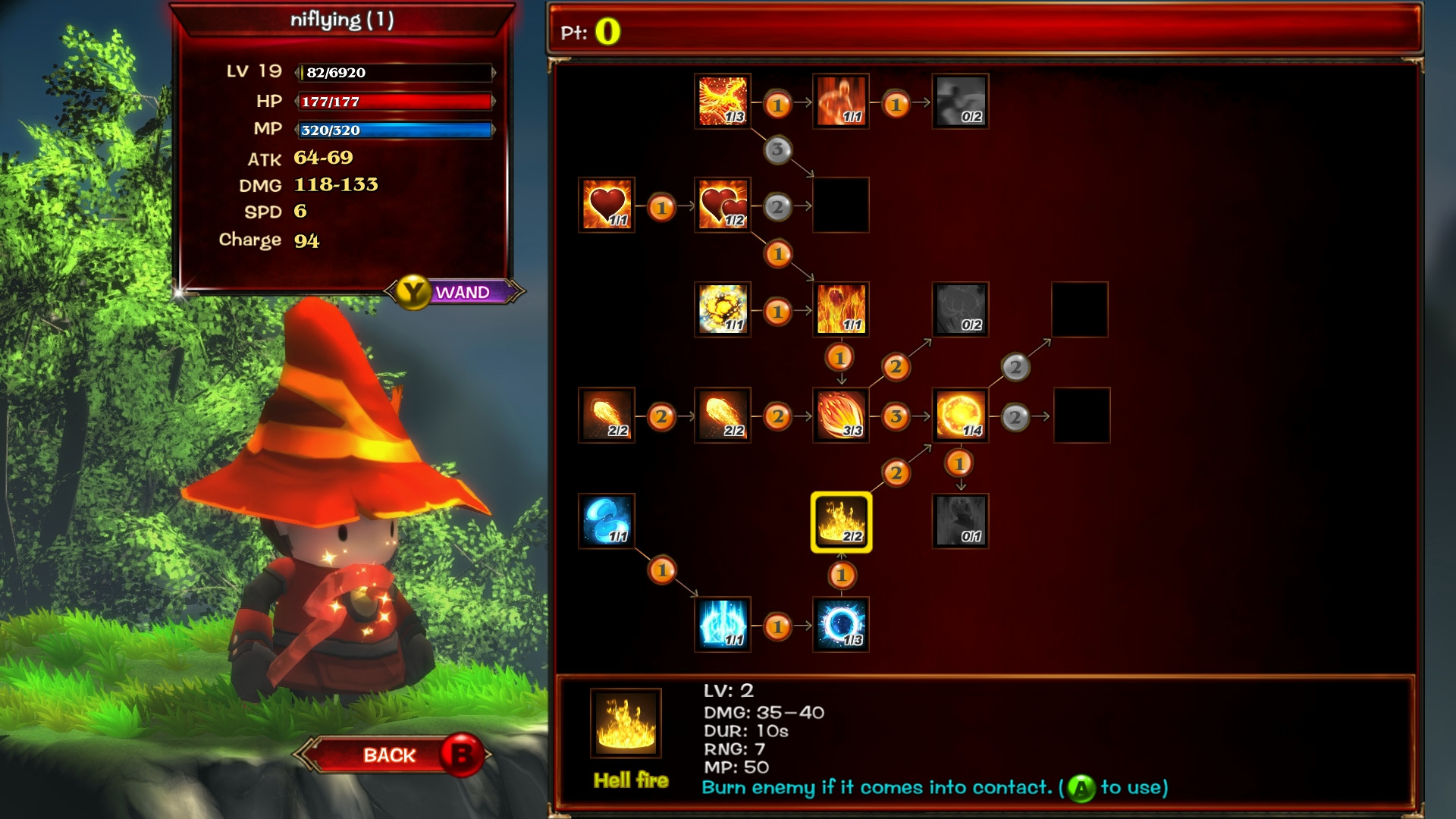1456x819 pixels.
Task: Select the fire orb 1/4 skill
Action: click(x=960, y=414)
